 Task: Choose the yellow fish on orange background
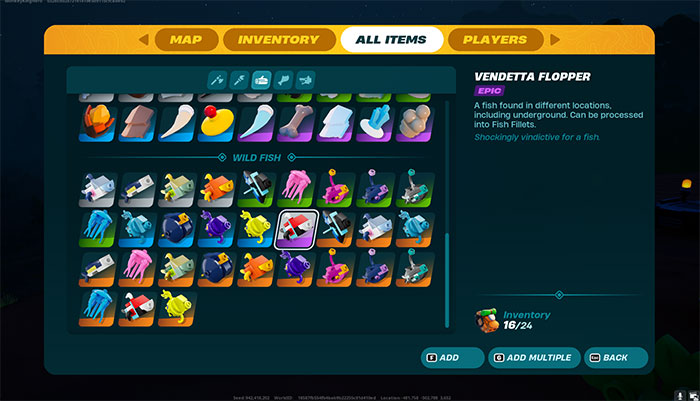coord(177,305)
